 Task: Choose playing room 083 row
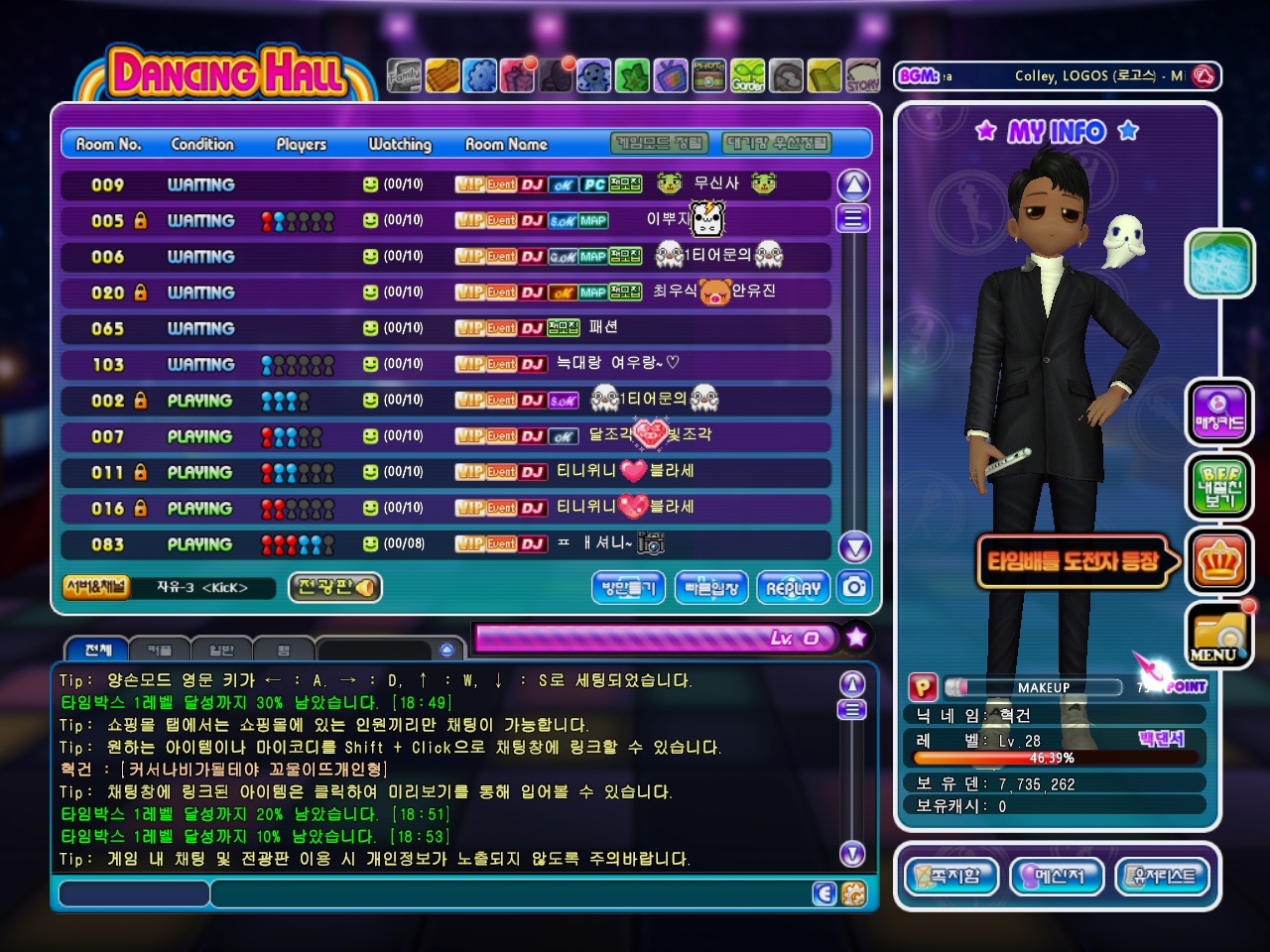(444, 544)
